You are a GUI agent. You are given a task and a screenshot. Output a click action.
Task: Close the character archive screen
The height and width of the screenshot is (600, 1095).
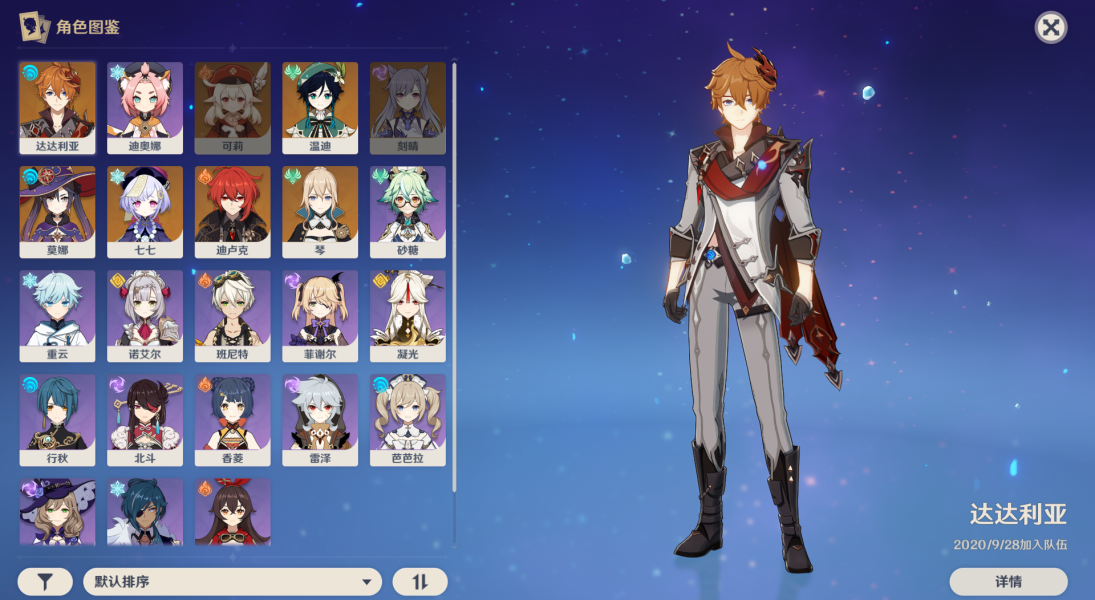coord(1050,27)
